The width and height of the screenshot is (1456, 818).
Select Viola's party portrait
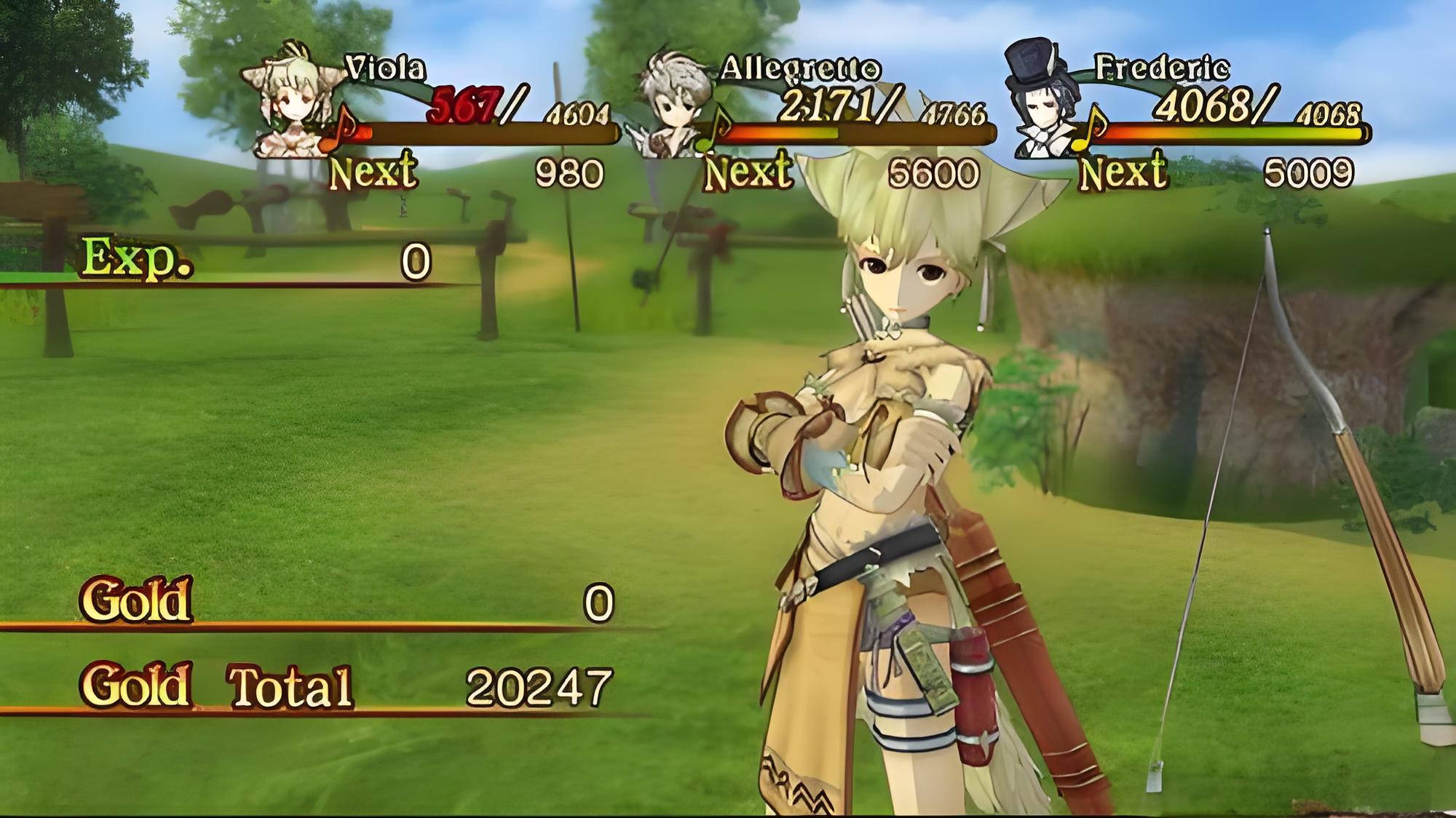tap(291, 102)
